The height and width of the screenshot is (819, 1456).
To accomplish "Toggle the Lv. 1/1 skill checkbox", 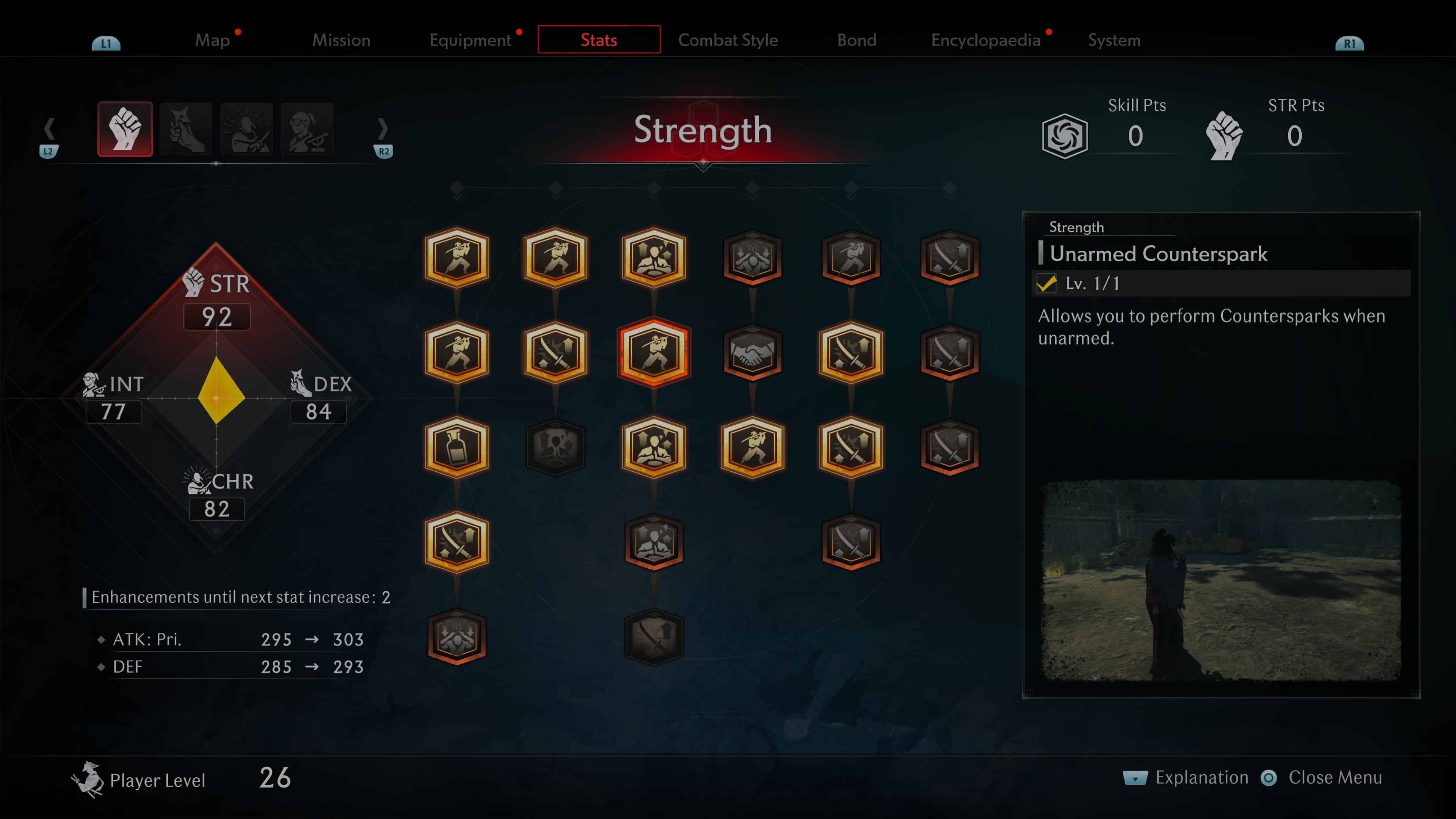I will click(1047, 284).
